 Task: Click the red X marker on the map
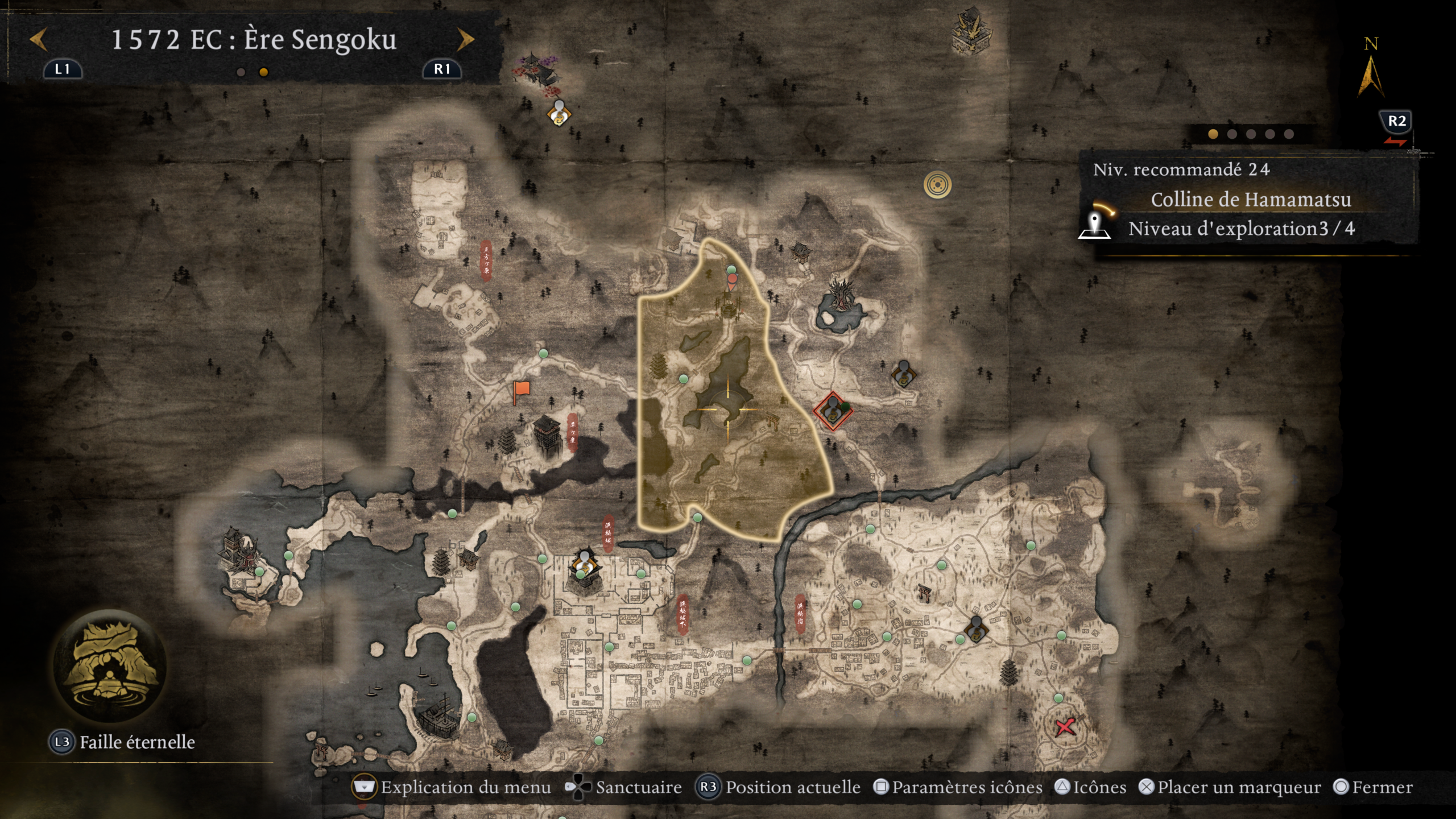click(1065, 727)
